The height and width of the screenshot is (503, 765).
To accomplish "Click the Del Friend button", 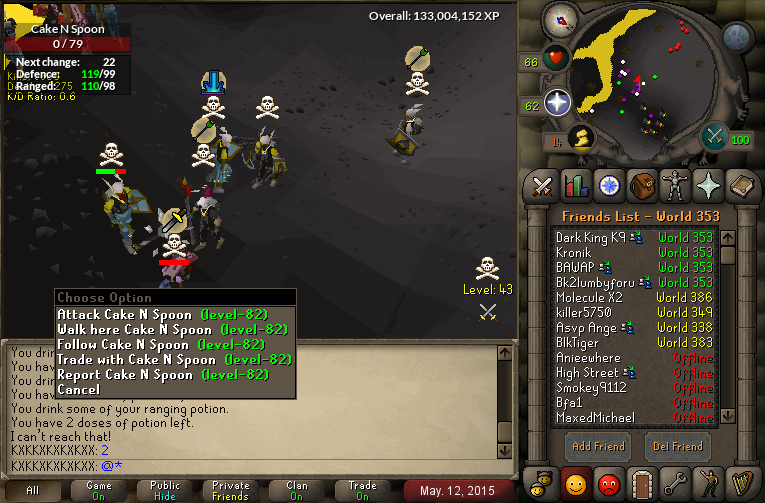I will pos(675,446).
